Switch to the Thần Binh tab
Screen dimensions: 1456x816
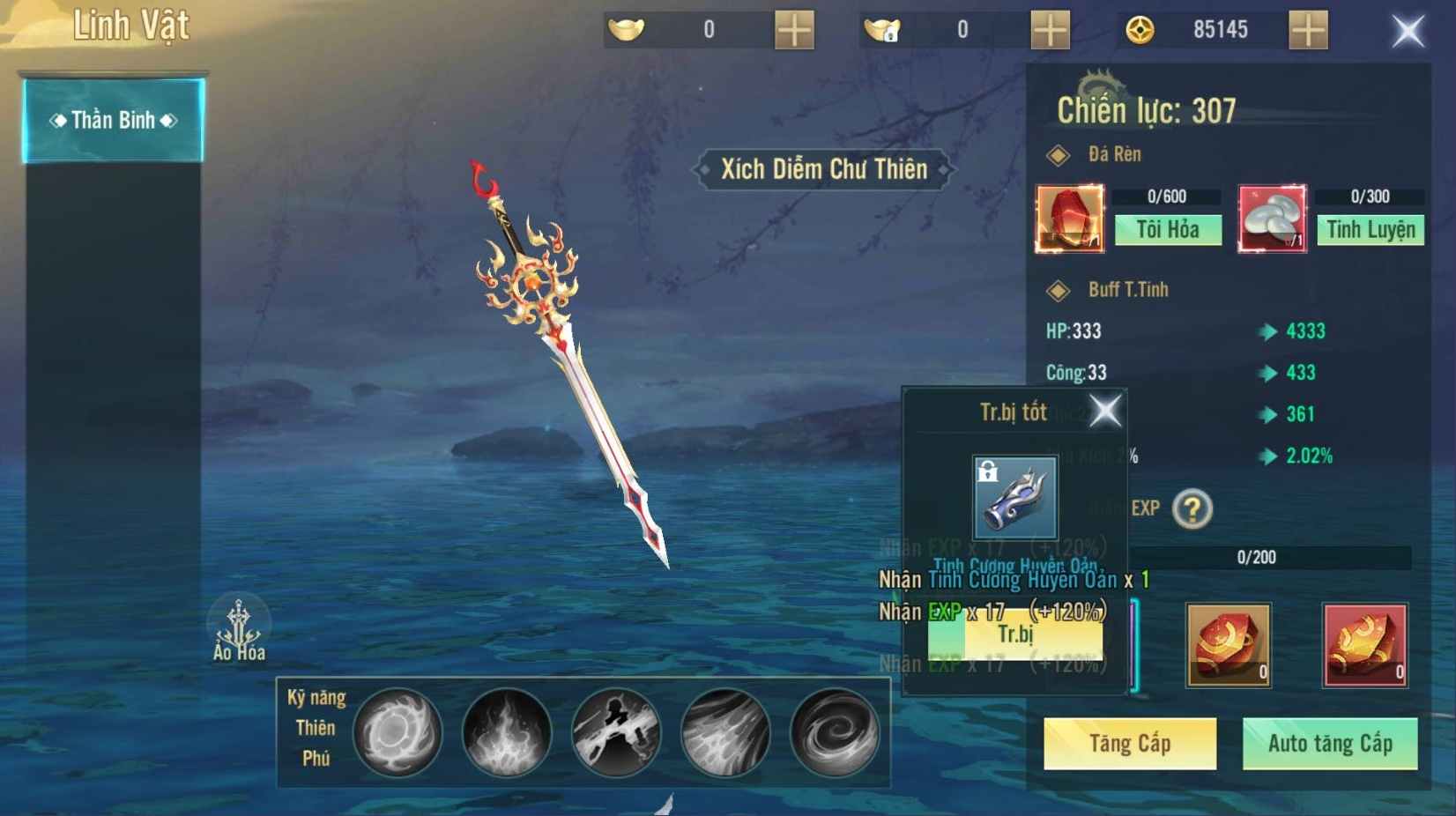(x=113, y=121)
